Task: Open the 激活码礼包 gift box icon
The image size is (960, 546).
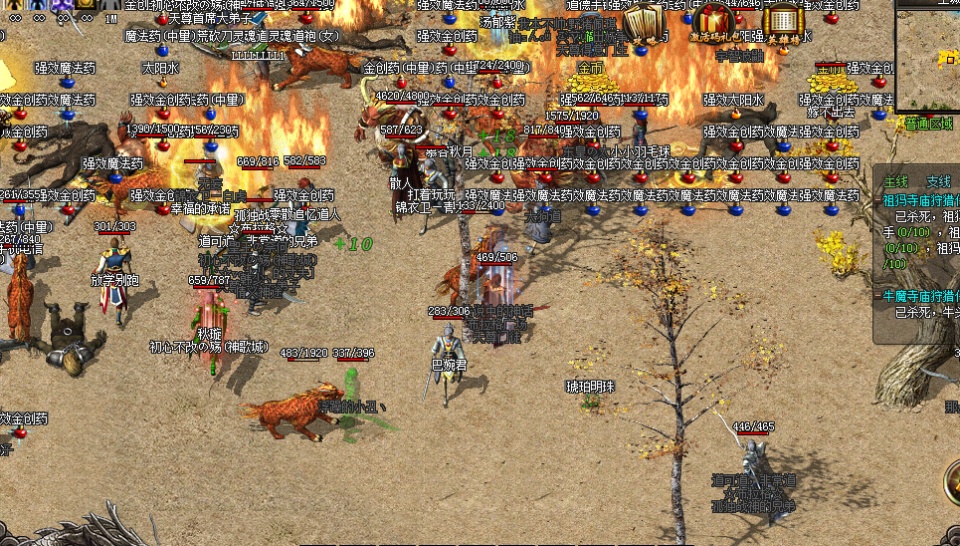Action: (x=715, y=22)
